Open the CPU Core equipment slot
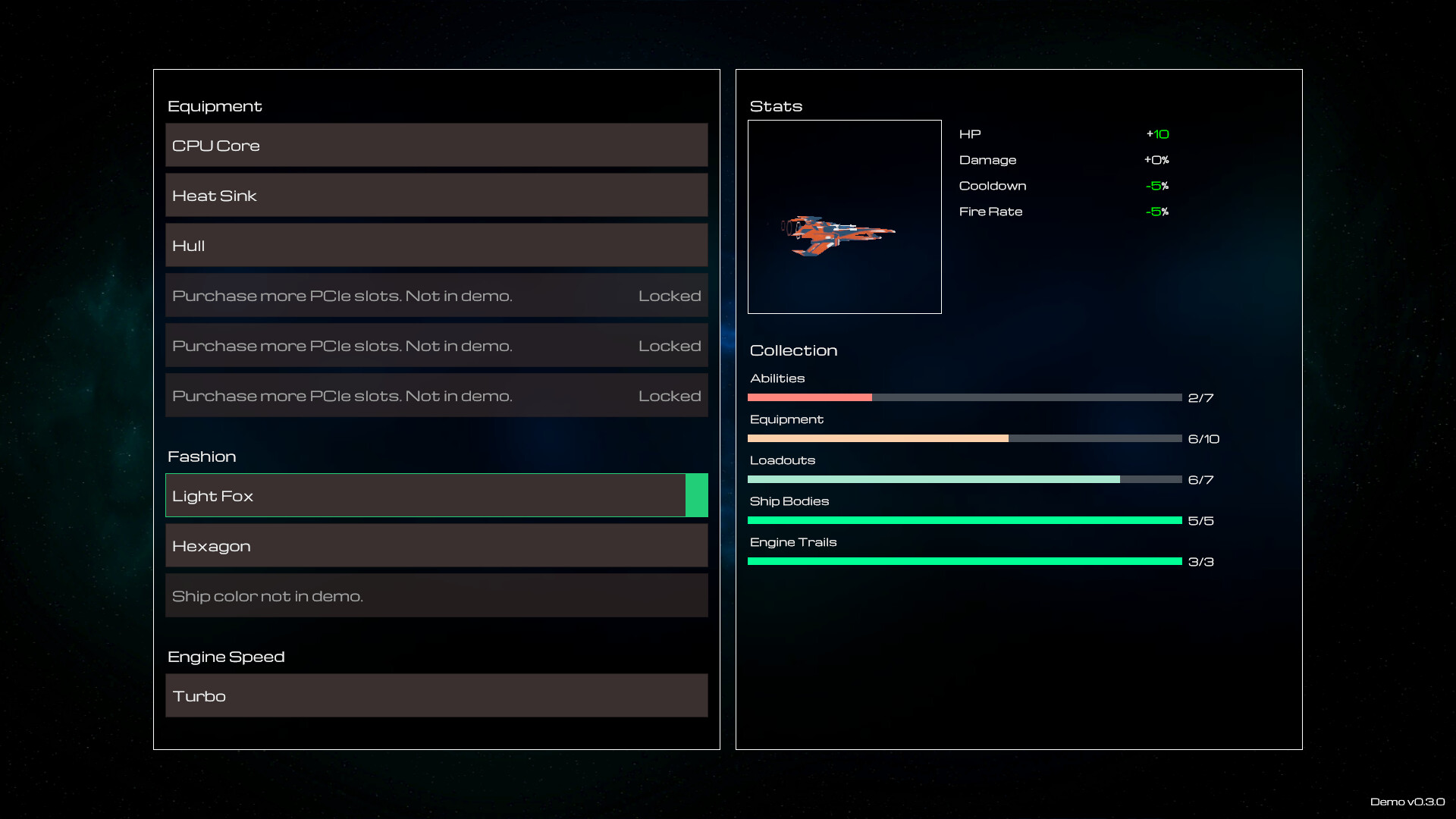Image resolution: width=1456 pixels, height=819 pixels. coord(436,145)
